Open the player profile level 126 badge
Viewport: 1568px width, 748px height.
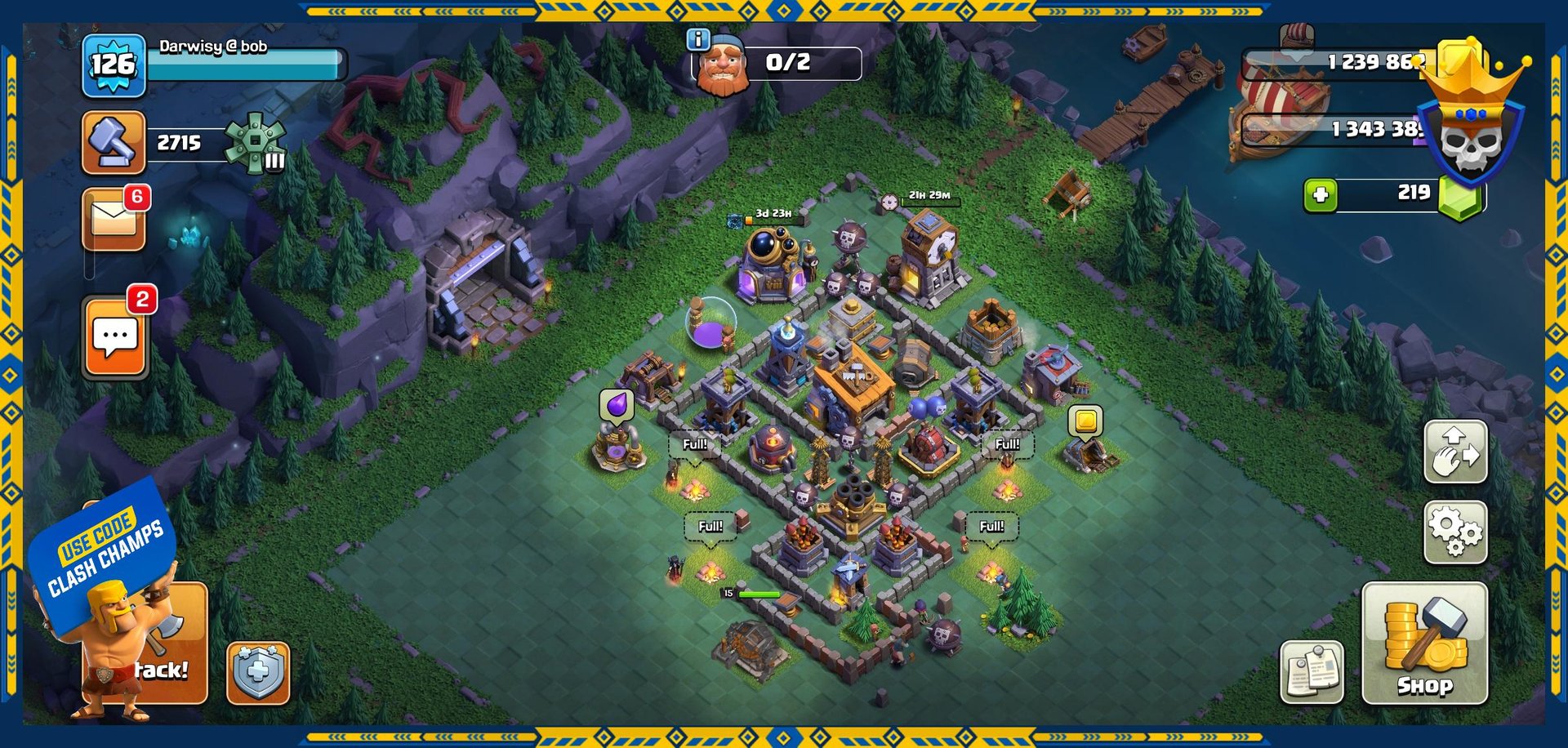114,65
